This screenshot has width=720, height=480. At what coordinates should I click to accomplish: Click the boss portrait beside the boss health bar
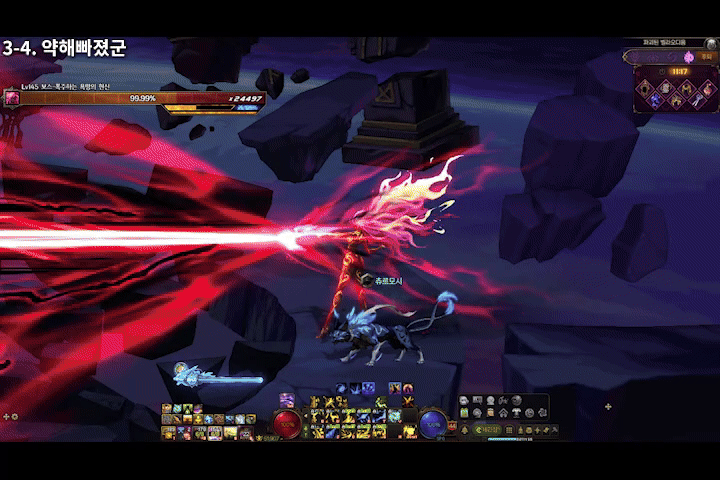(11, 97)
